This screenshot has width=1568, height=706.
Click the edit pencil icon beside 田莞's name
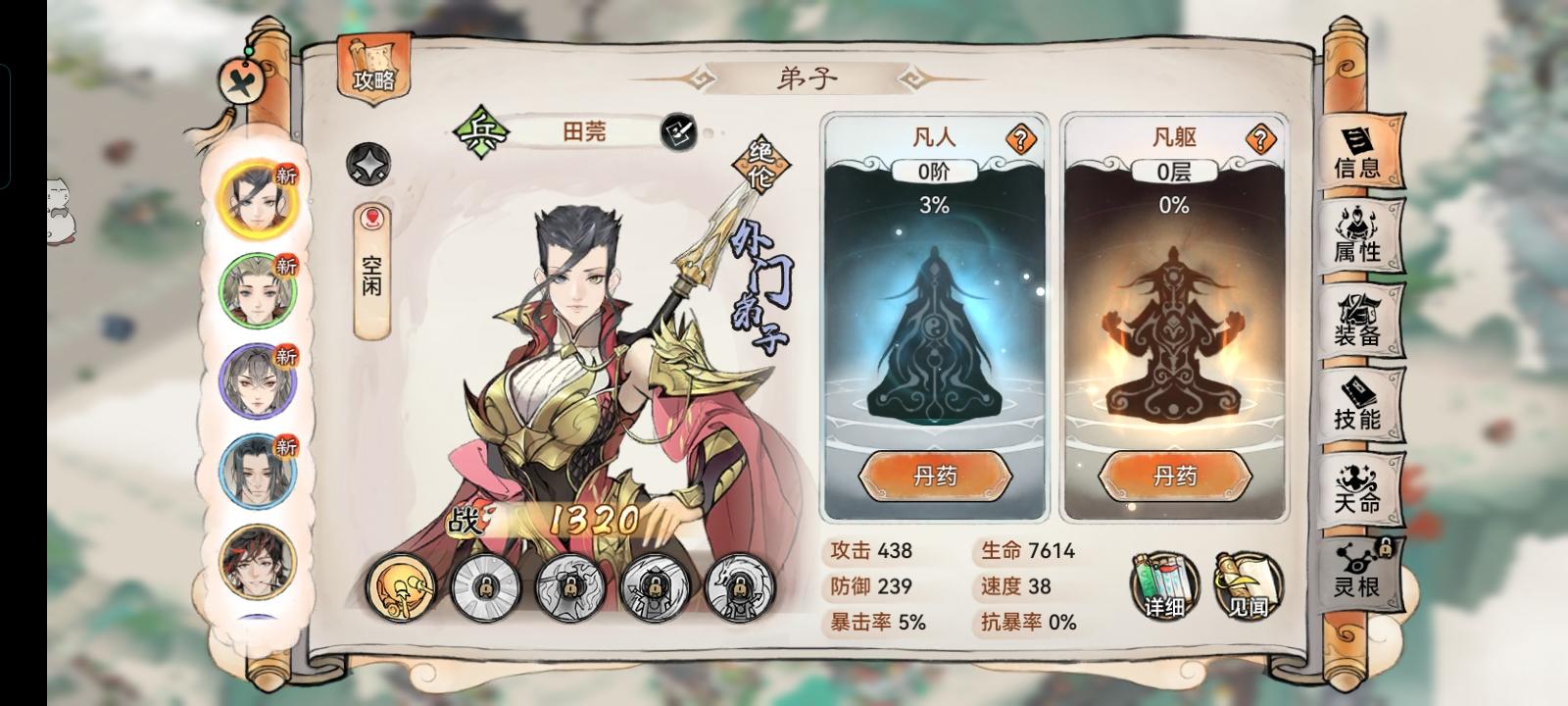click(678, 132)
